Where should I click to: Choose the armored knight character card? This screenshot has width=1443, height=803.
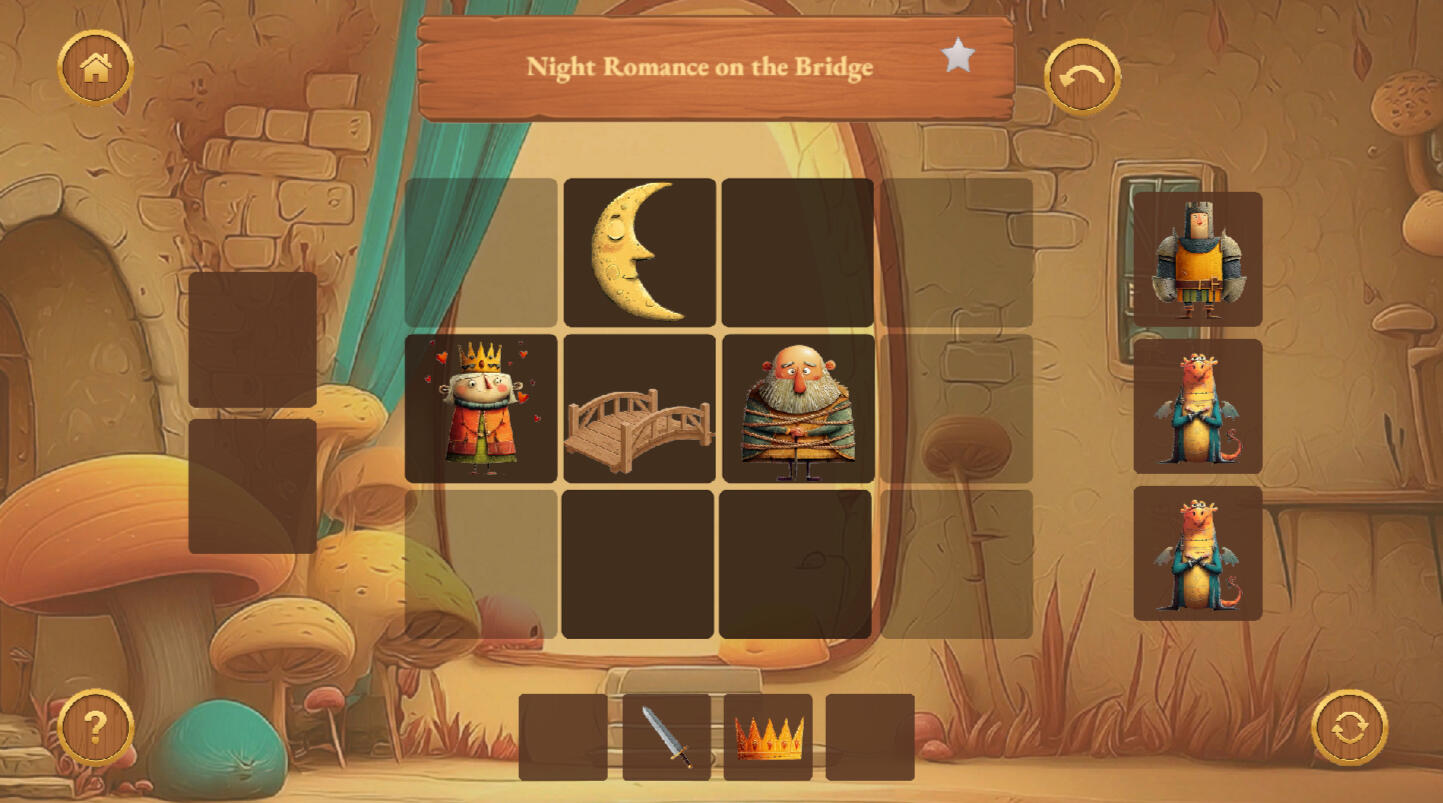tap(1197, 259)
